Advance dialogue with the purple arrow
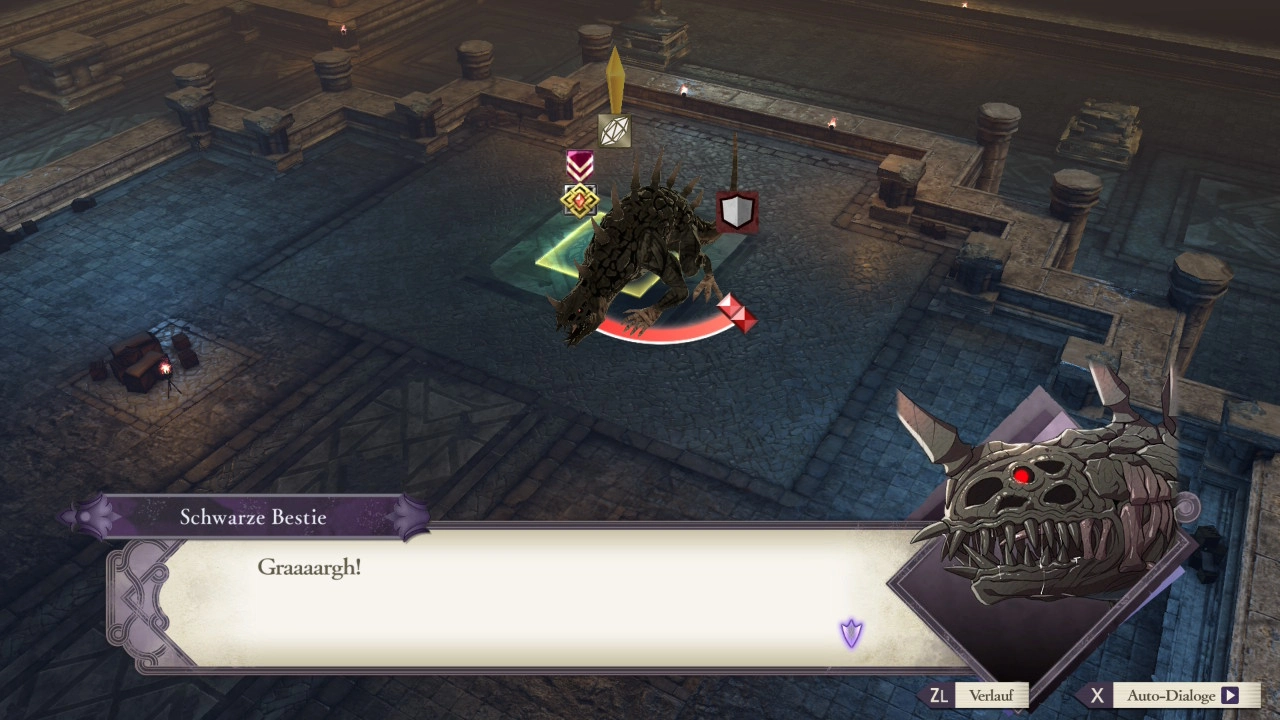The width and height of the screenshot is (1280, 720). click(851, 633)
